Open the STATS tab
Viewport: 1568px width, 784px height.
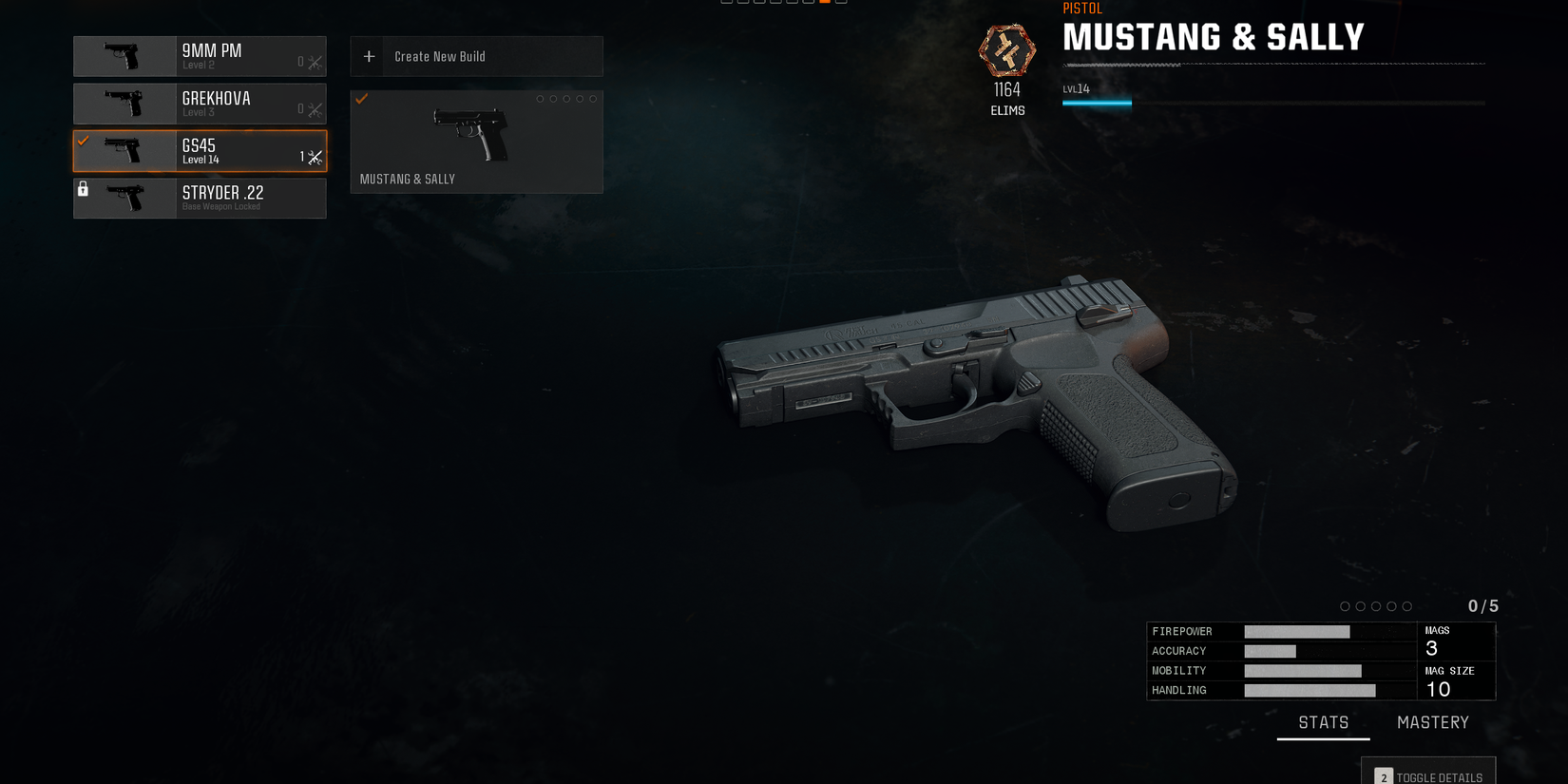coord(1323,722)
